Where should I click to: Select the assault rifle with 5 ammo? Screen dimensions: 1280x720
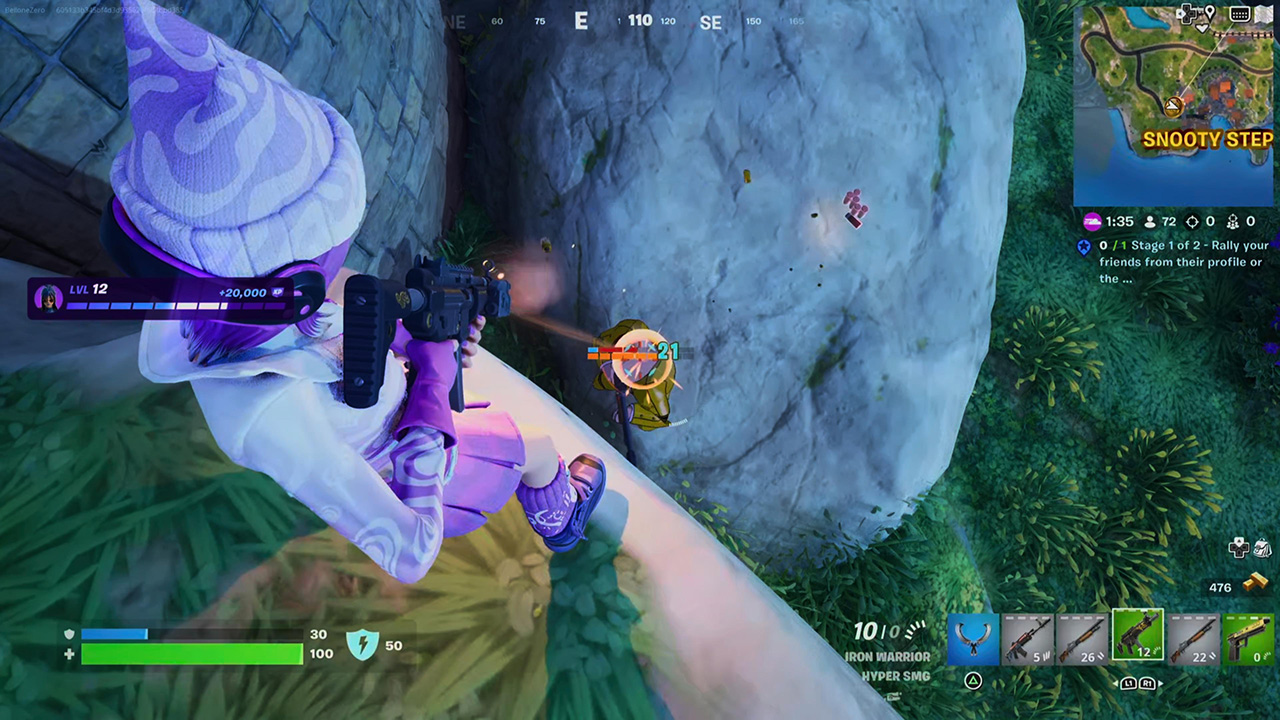1028,640
